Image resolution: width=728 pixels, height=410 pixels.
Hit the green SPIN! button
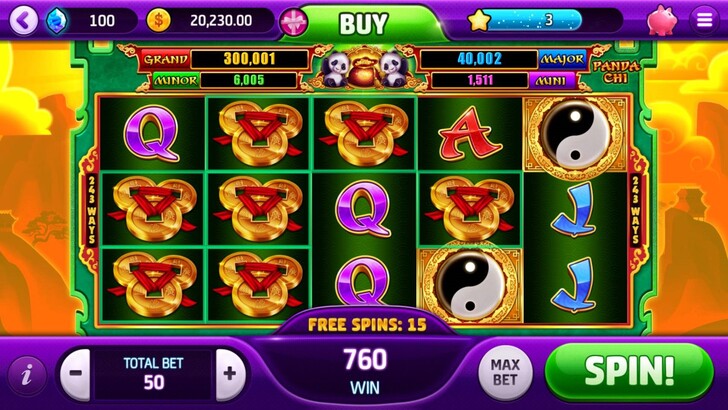point(629,371)
